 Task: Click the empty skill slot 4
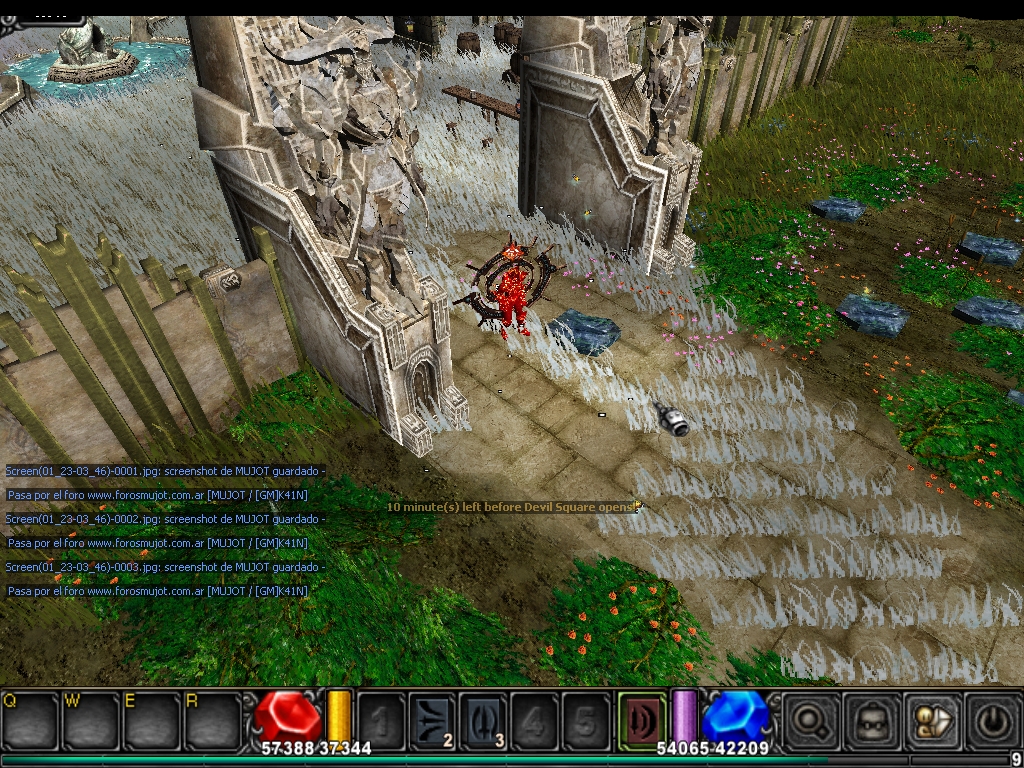[535, 720]
